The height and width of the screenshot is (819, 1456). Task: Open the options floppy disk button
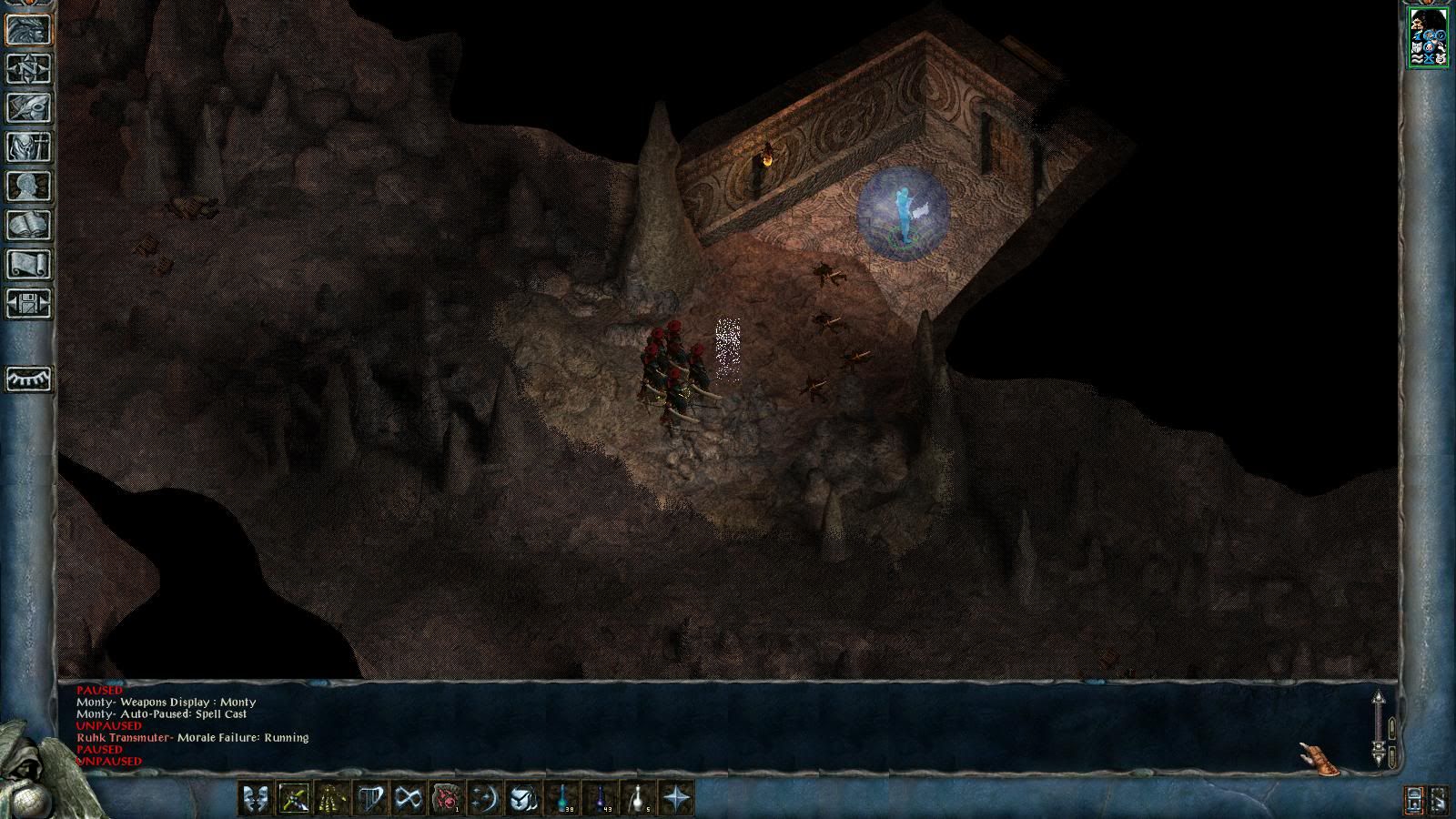(x=28, y=304)
